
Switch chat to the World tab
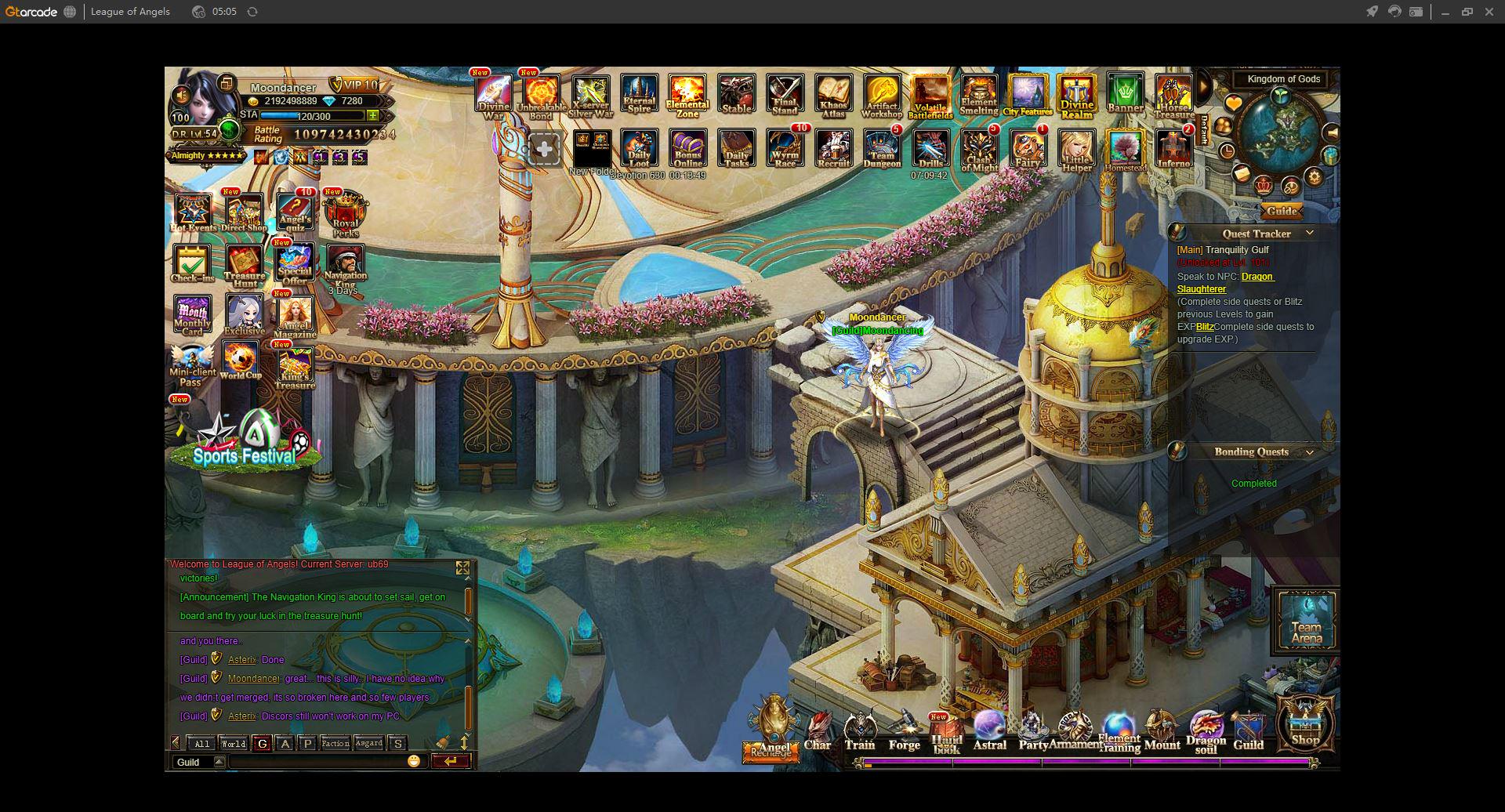(x=234, y=744)
